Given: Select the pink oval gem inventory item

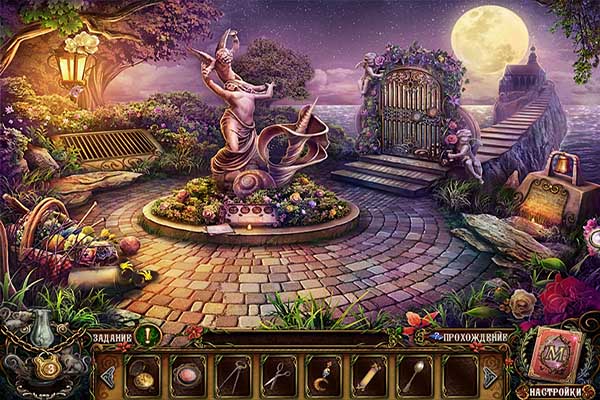Looking at the screenshot, I should click(187, 377).
